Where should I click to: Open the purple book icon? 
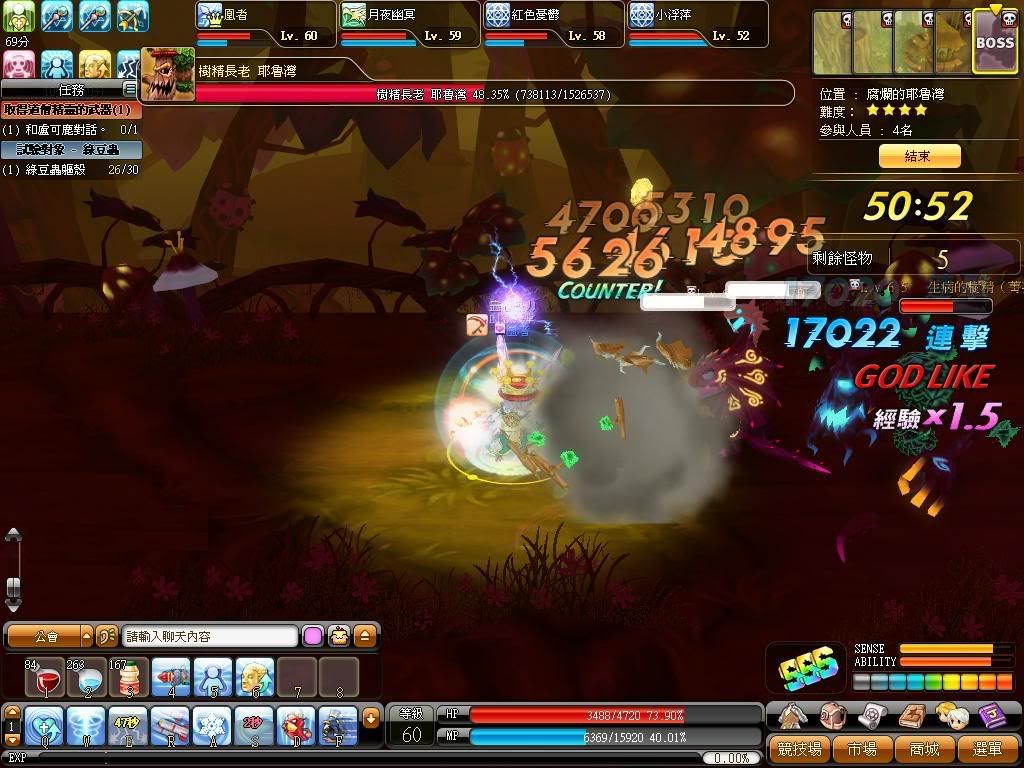click(992, 715)
